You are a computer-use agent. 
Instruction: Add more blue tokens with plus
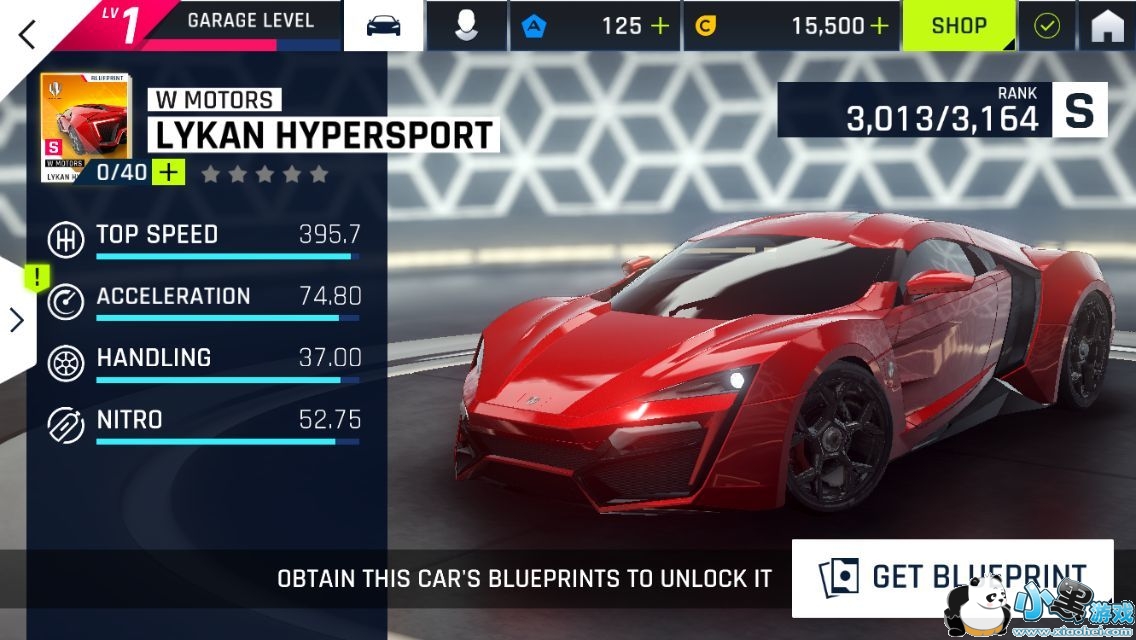pyautogui.click(x=659, y=26)
